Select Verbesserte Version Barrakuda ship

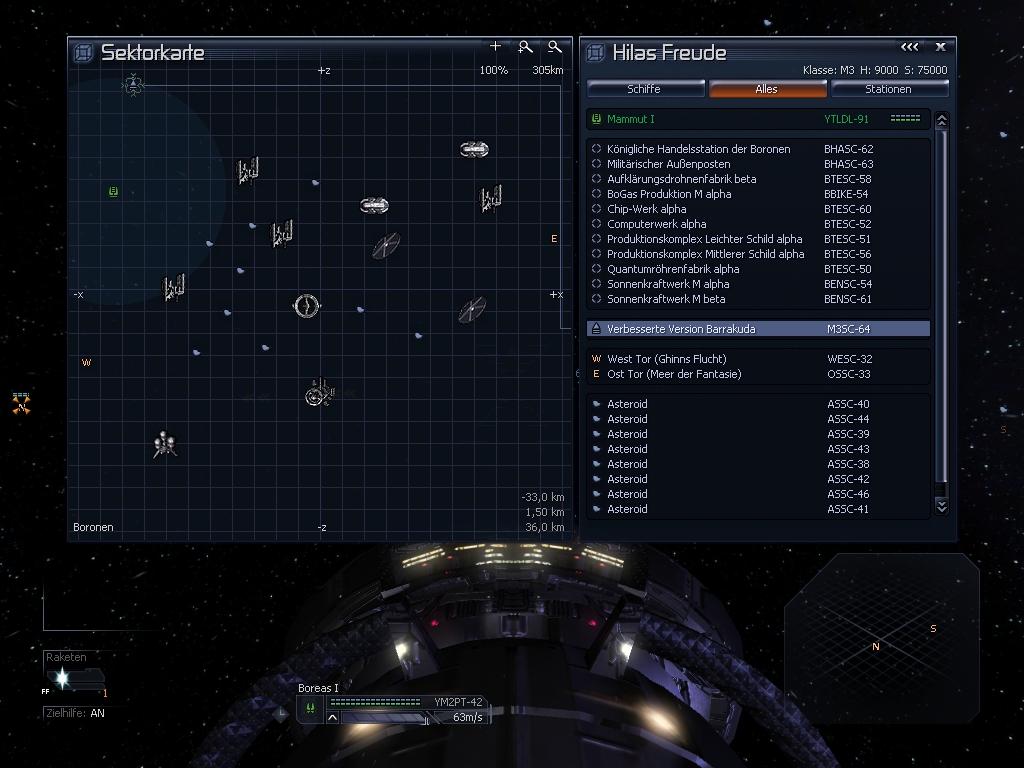pyautogui.click(x=681, y=329)
